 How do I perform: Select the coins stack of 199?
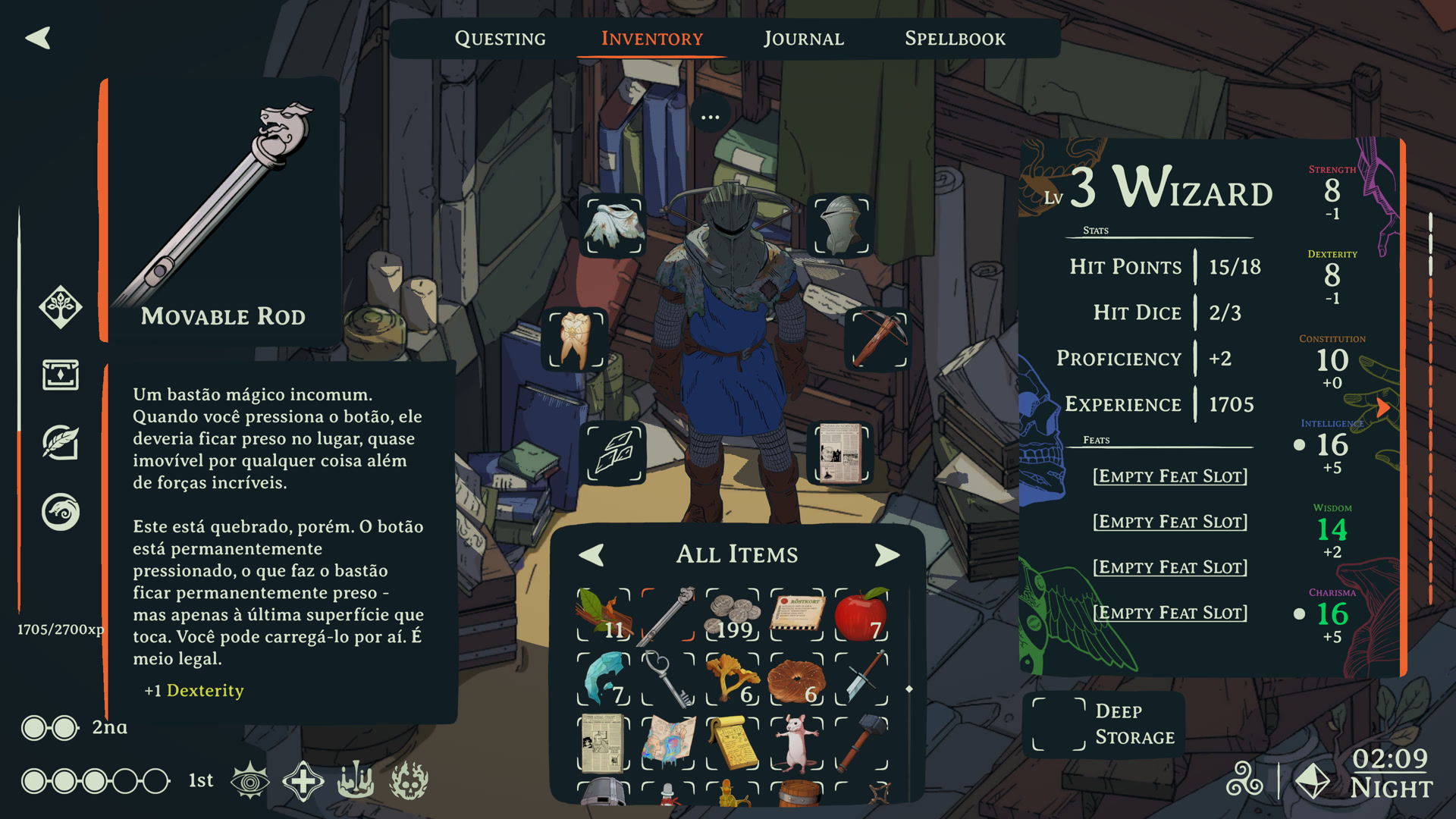733,614
